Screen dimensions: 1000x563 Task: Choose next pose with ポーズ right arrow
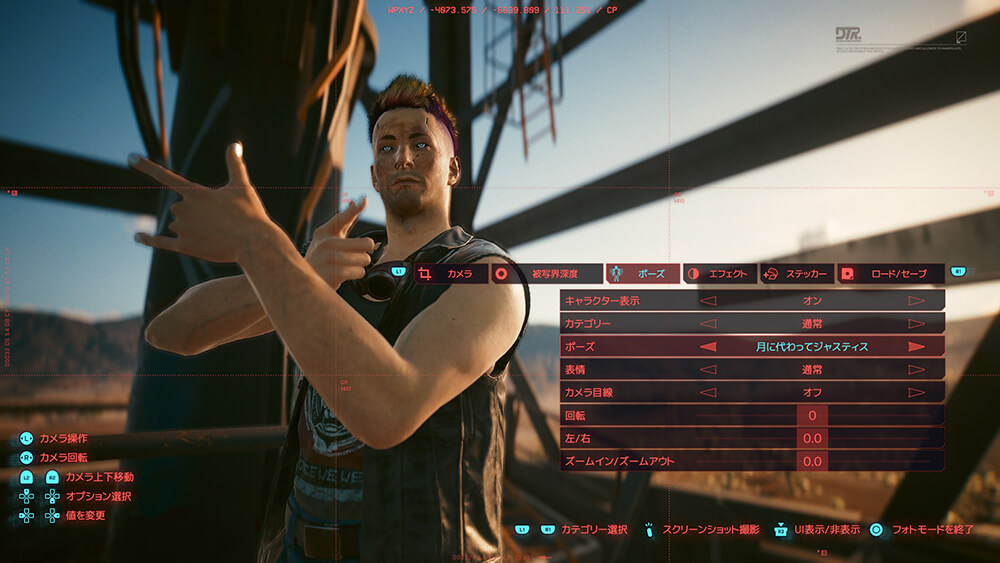pyautogui.click(x=916, y=346)
